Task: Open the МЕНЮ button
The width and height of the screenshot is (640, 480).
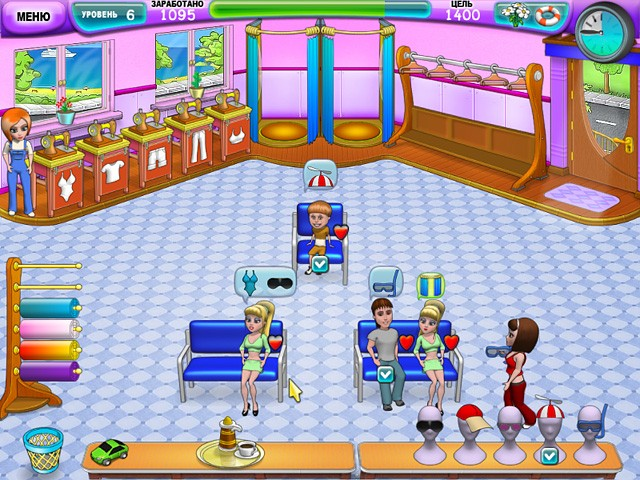Action: 33,16
